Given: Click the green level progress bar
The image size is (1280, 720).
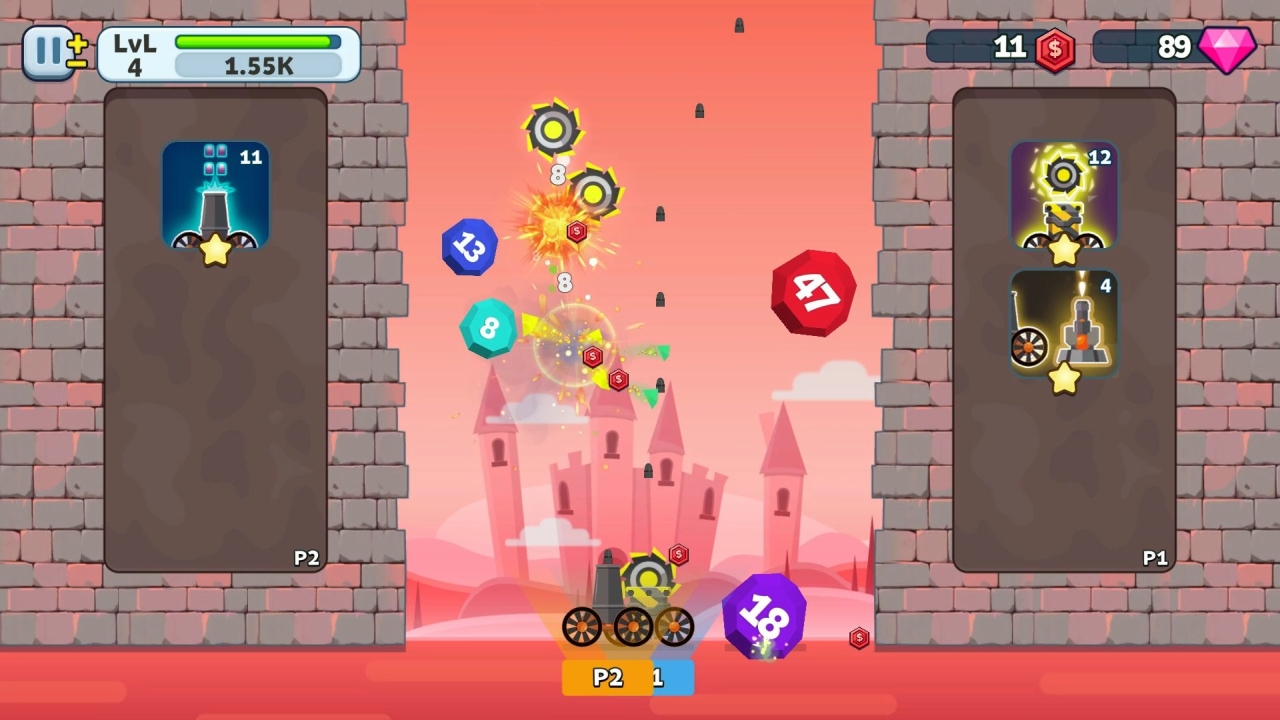Looking at the screenshot, I should click(257, 41).
